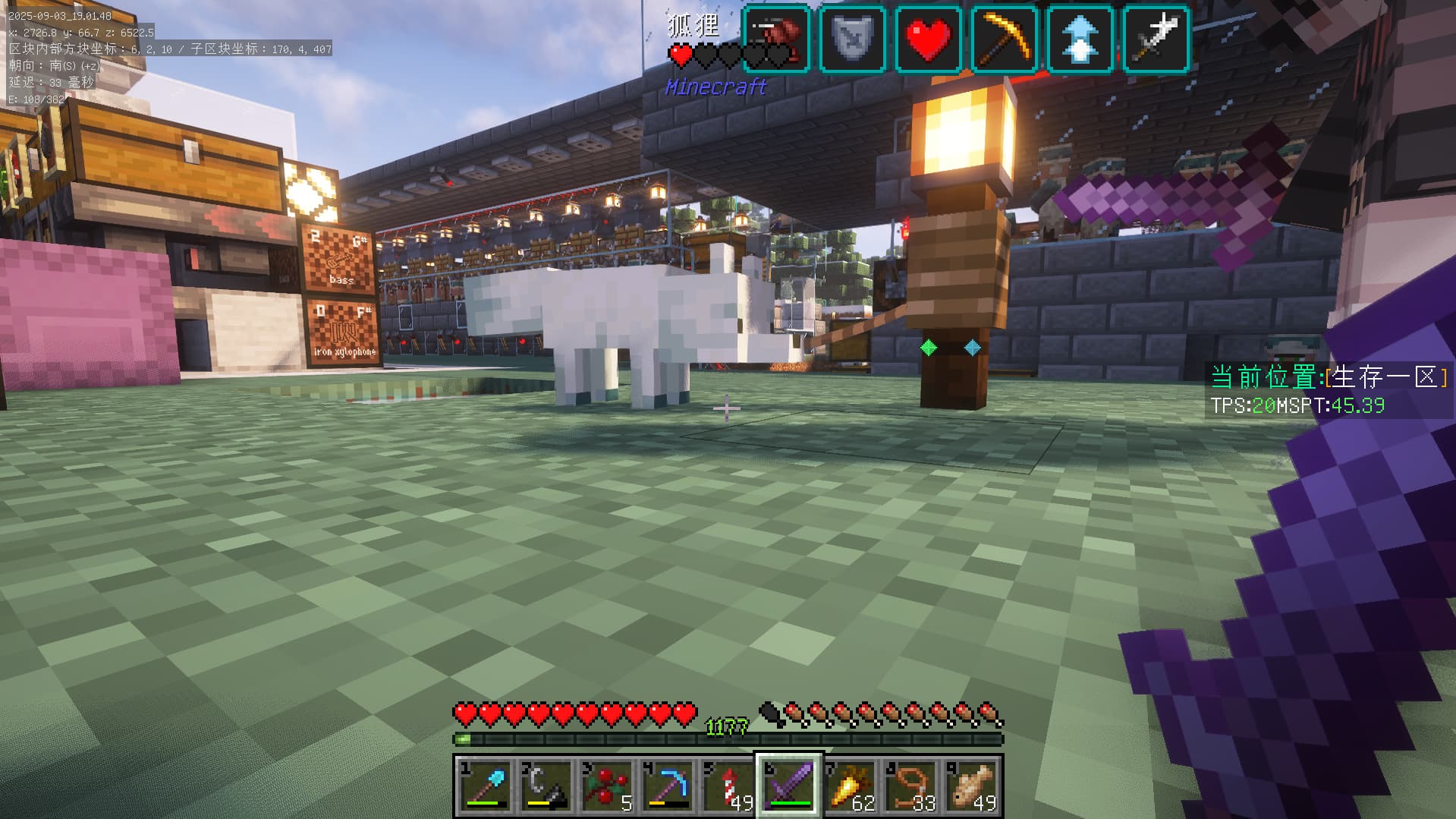Choose the sweet berries in the hotbar
The height and width of the screenshot is (819, 1456).
click(606, 786)
